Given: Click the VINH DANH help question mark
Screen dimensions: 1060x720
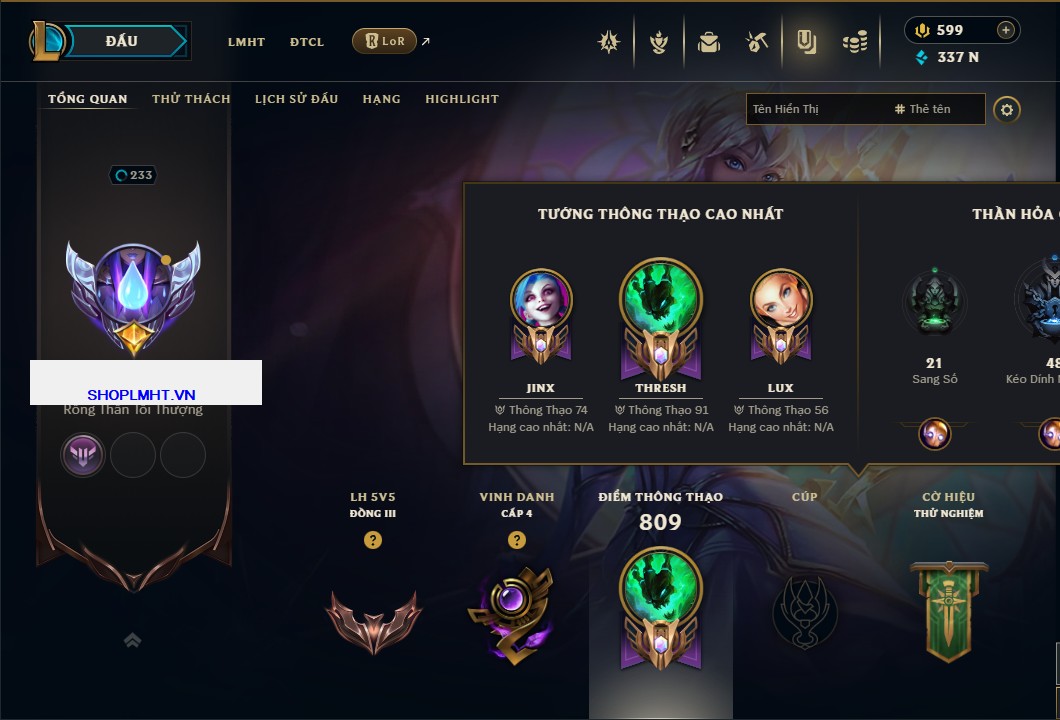Looking at the screenshot, I should (x=516, y=540).
